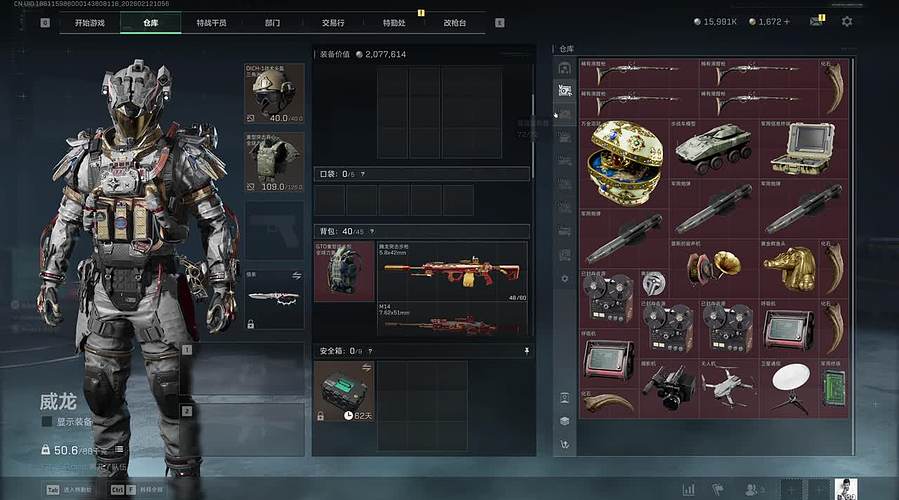
Task: Toggle the 显示装备 checkbox
Action: pyautogui.click(x=47, y=422)
